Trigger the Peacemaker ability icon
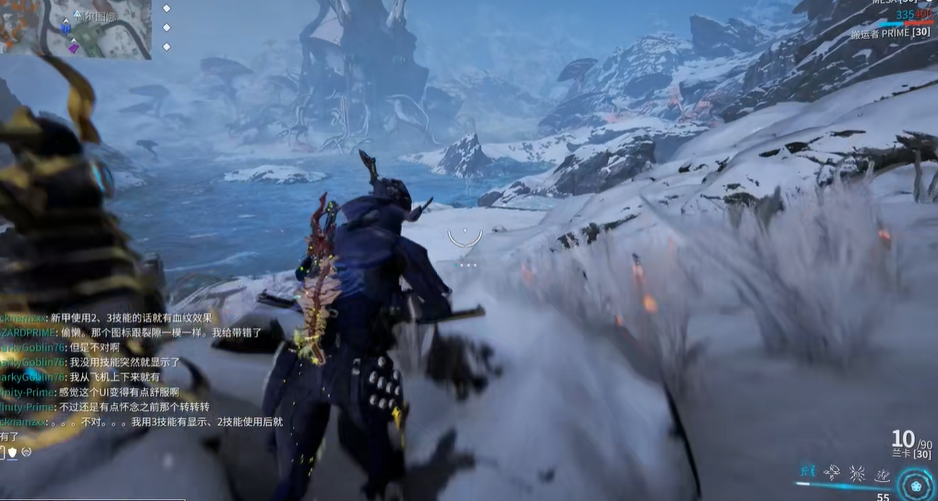938x501 pixels. pyautogui.click(x=882, y=471)
